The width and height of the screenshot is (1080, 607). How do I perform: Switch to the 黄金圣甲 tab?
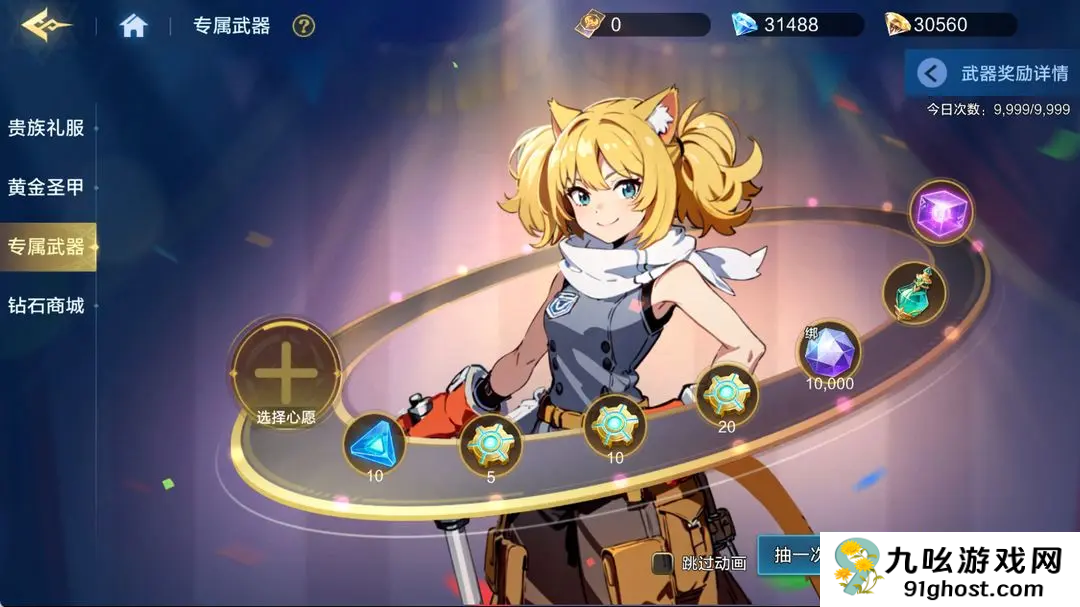pyautogui.click(x=46, y=187)
